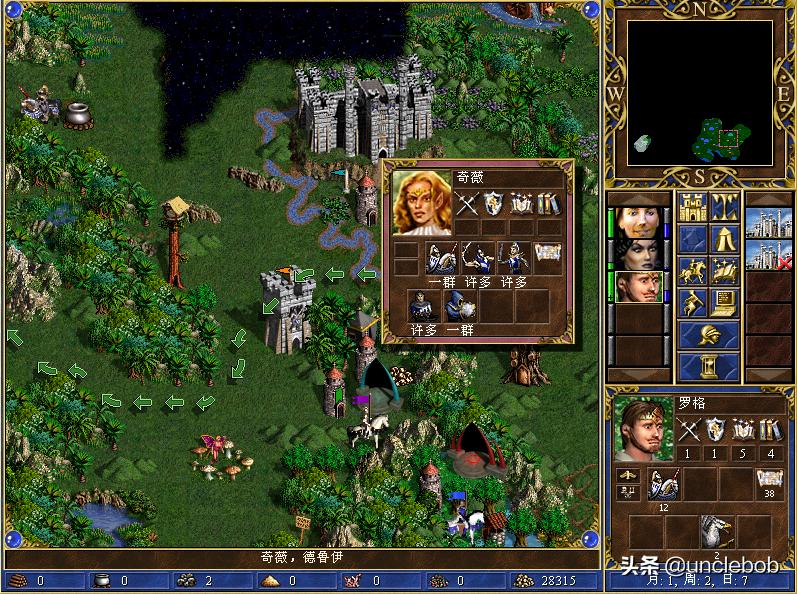Open system options computer button
The image size is (797, 594).
click(x=725, y=303)
